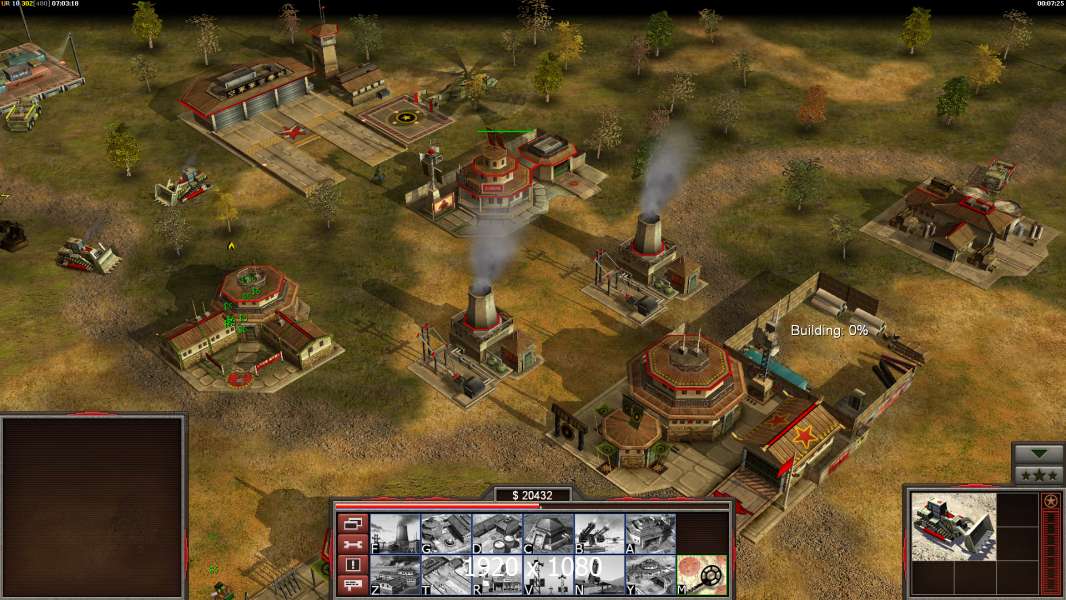This screenshot has height=600, width=1066.
Task: Build the cooling-tower reactor with hotkey F
Action: [x=395, y=534]
